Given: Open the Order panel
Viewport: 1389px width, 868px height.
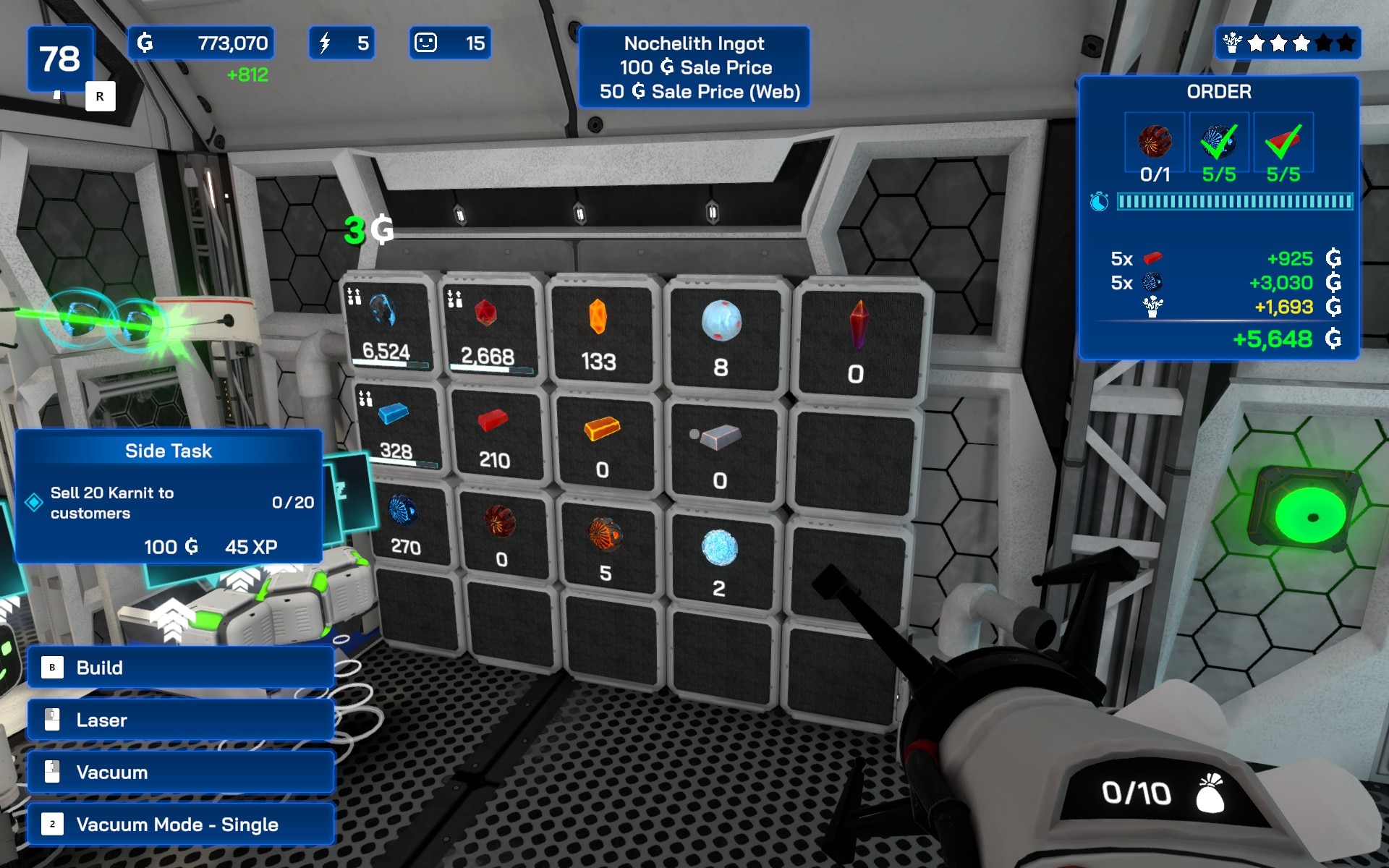Looking at the screenshot, I should (1218, 217).
